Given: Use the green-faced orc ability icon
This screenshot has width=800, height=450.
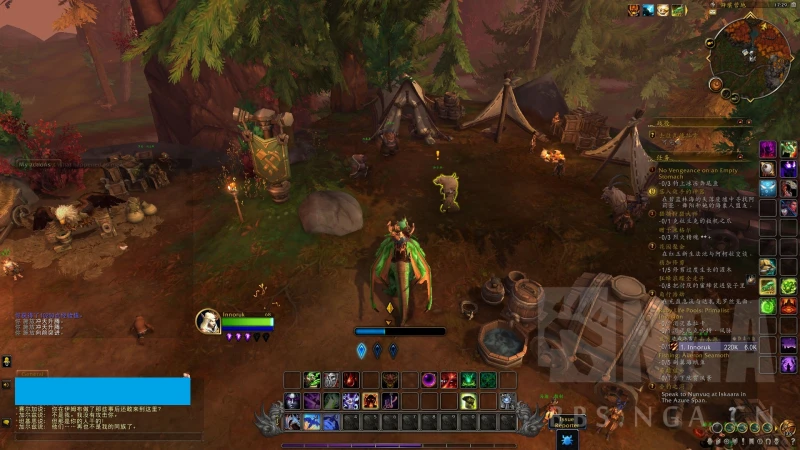Looking at the screenshot, I should (313, 380).
